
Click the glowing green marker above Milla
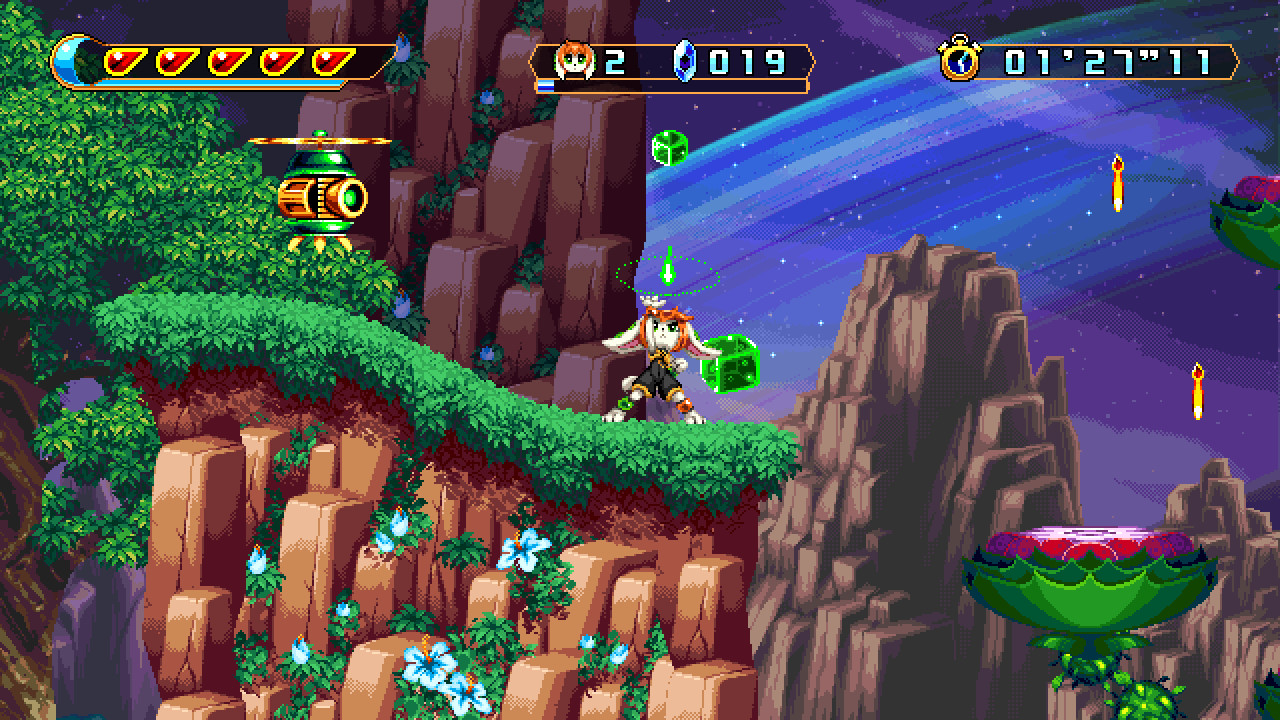tap(667, 270)
